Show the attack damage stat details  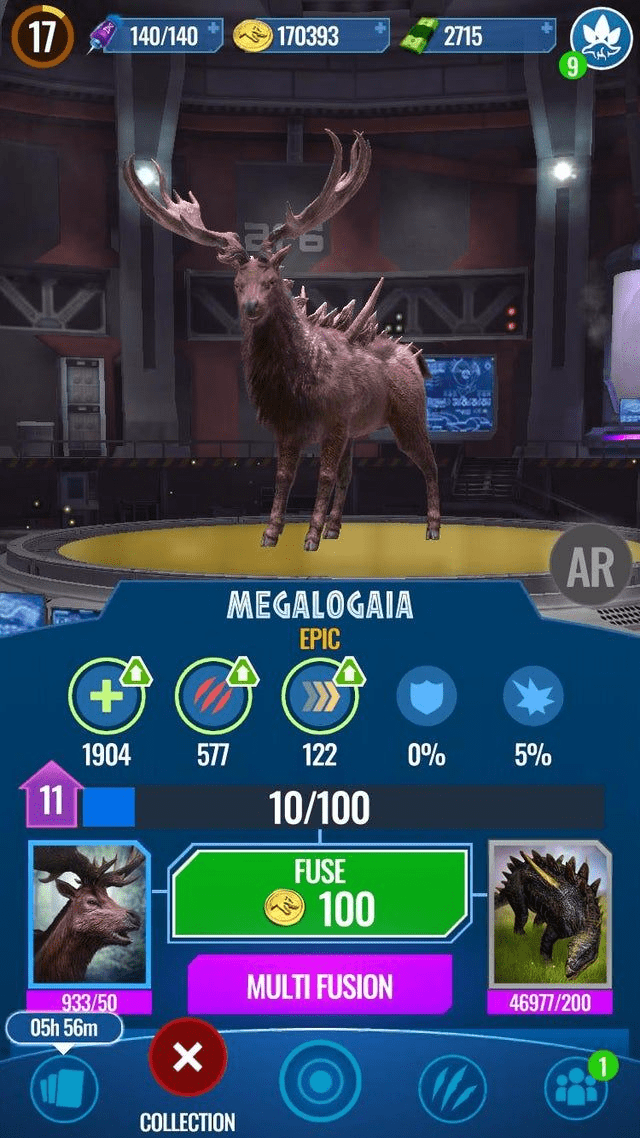tap(212, 697)
